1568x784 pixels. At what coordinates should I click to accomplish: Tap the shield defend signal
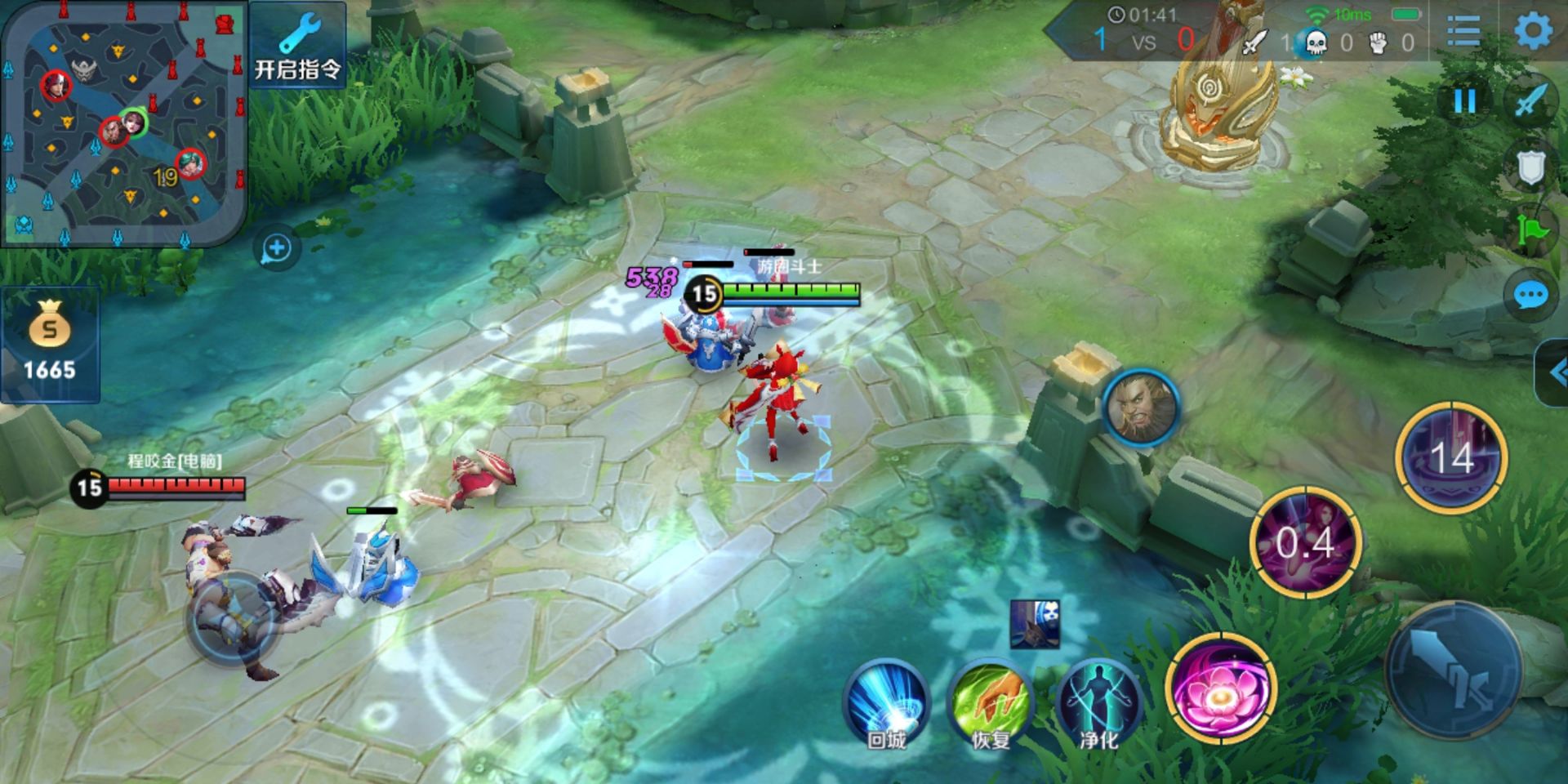click(x=1530, y=168)
